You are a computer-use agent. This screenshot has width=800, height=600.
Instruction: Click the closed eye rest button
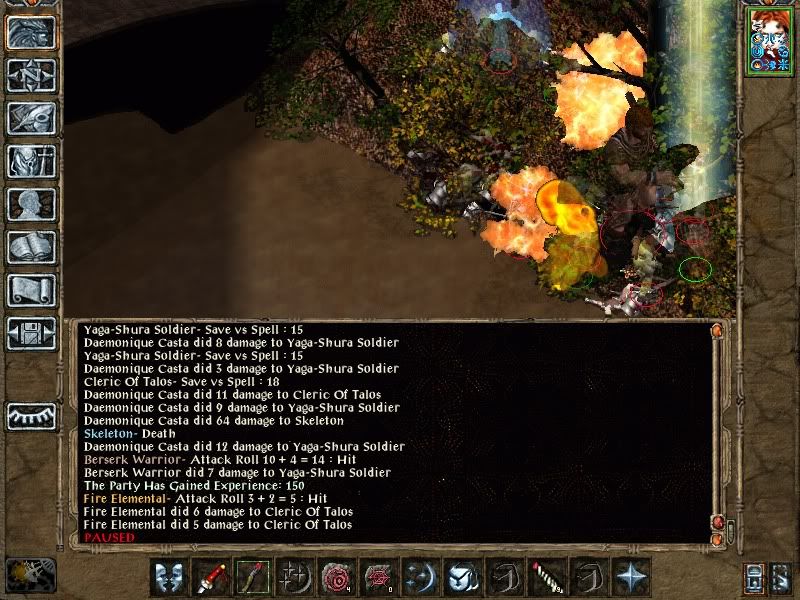click(31, 415)
